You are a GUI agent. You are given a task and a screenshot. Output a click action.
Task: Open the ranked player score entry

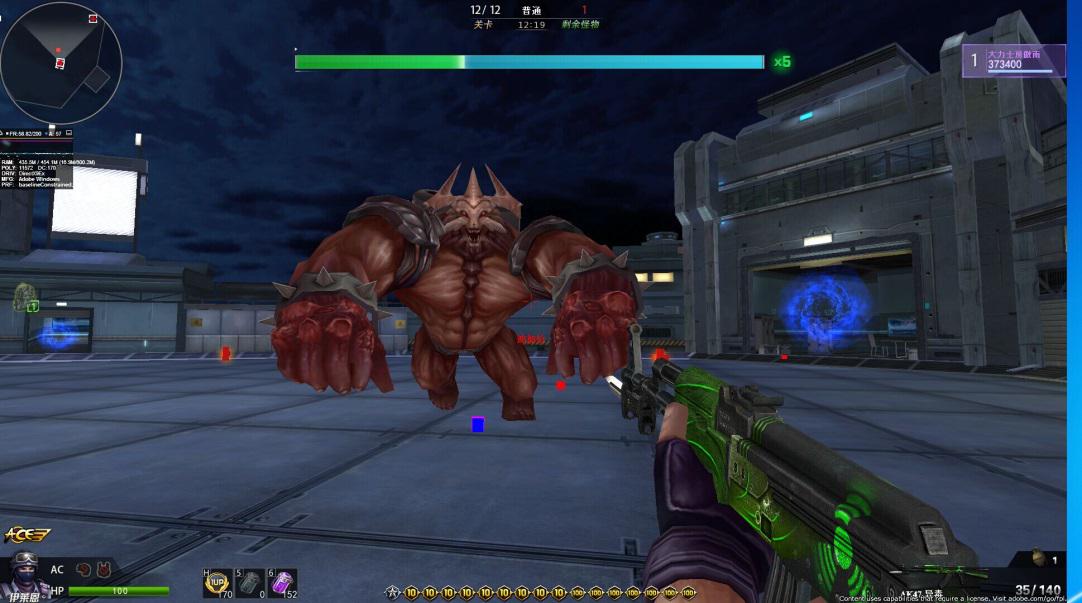(1012, 60)
